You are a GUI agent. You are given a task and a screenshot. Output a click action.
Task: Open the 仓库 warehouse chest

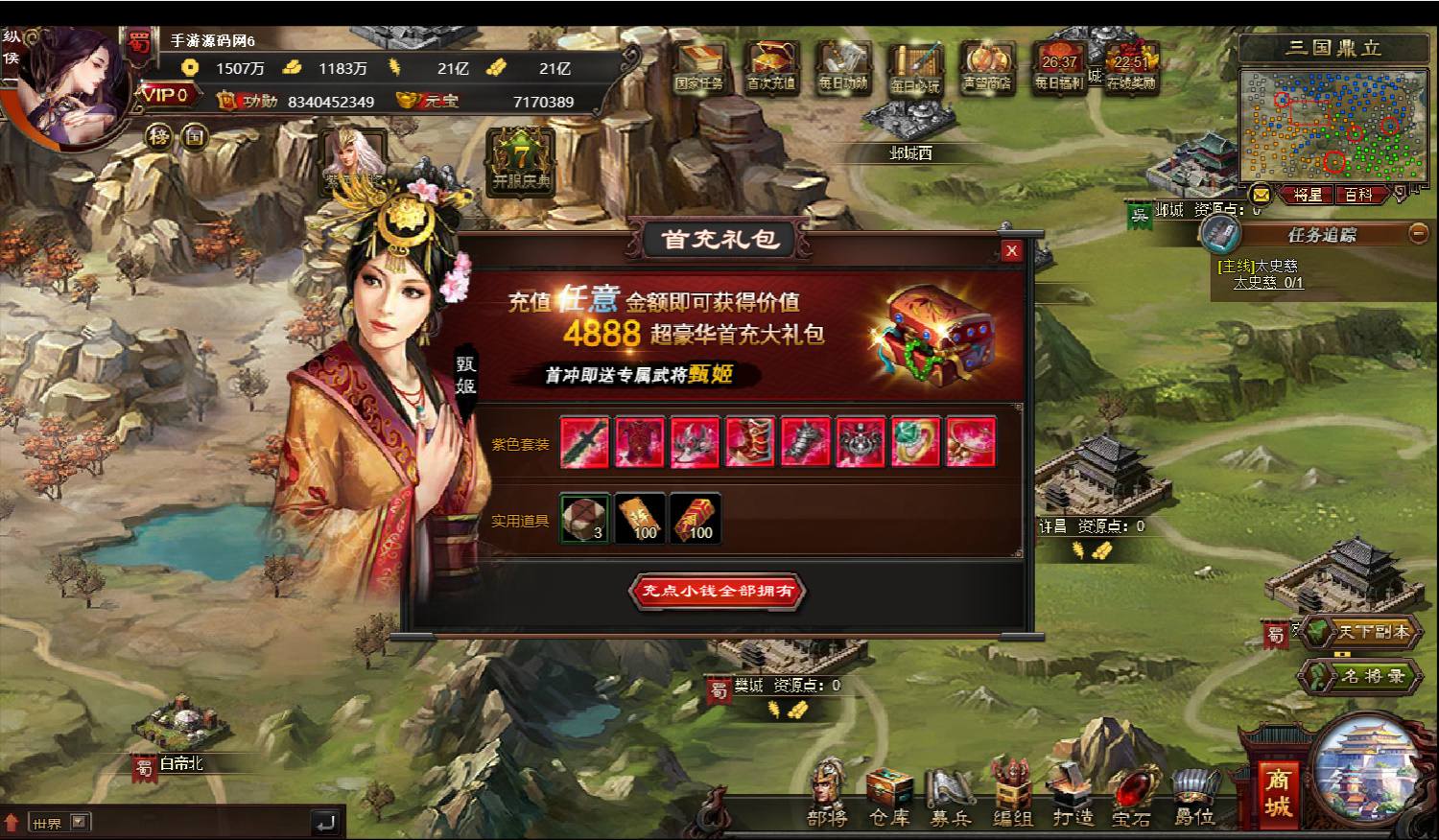[x=889, y=796]
